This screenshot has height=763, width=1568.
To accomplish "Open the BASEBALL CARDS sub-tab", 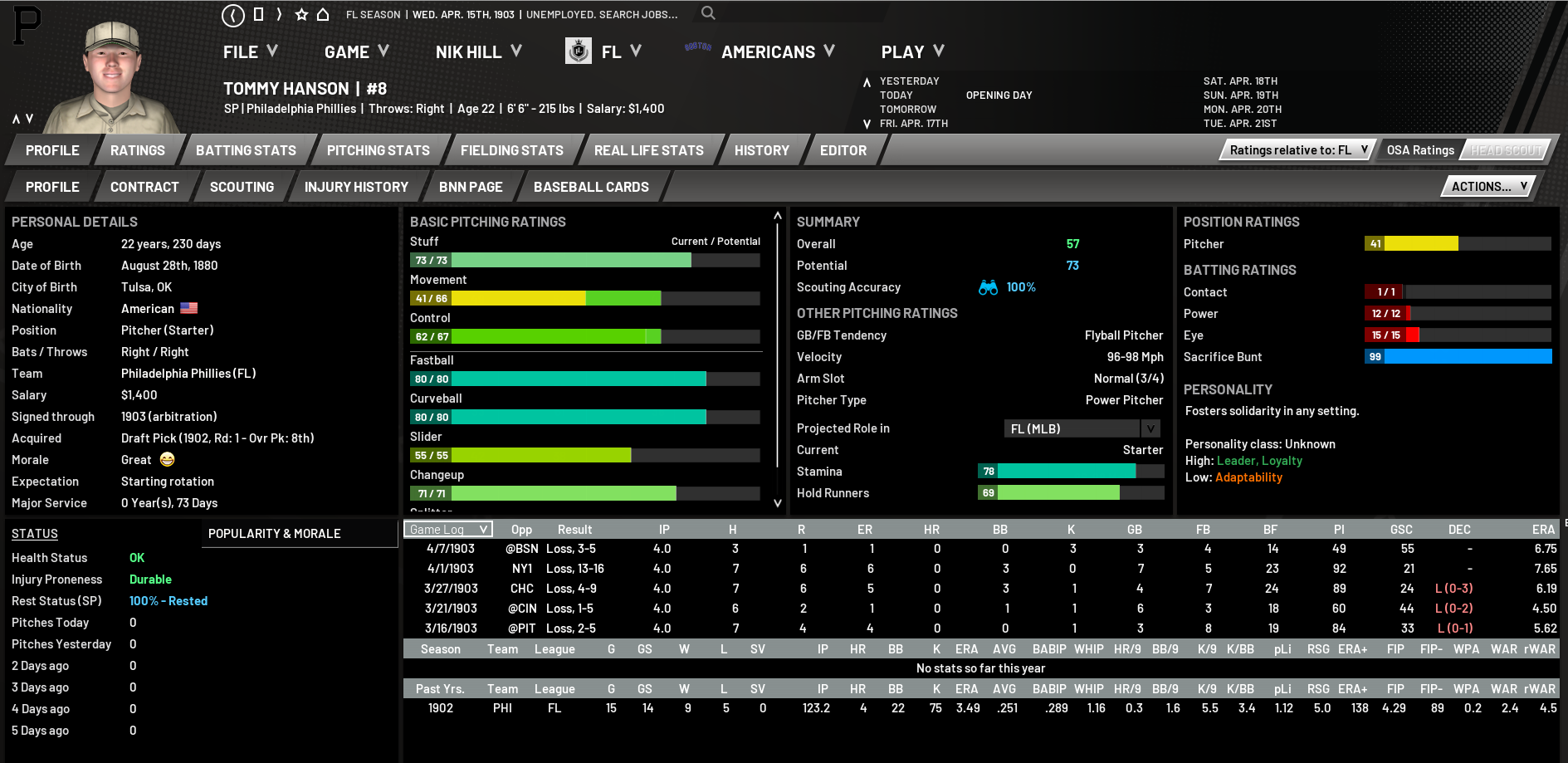I will pos(591,187).
